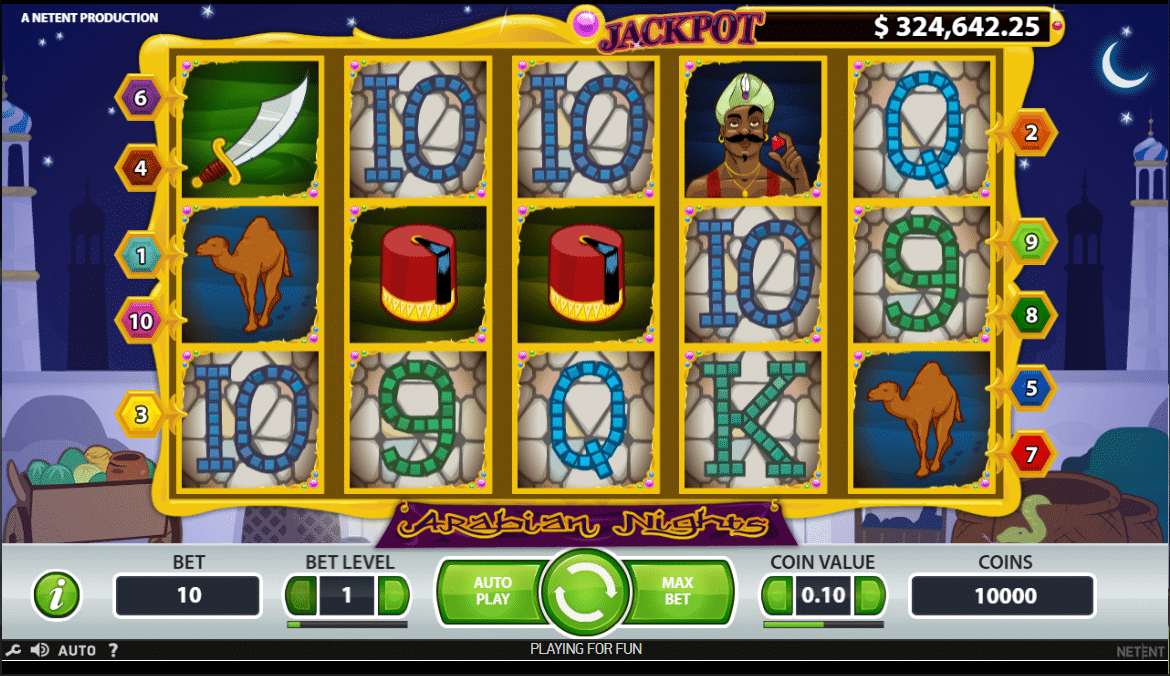
Task: Place the Max Bet
Action: (677, 591)
